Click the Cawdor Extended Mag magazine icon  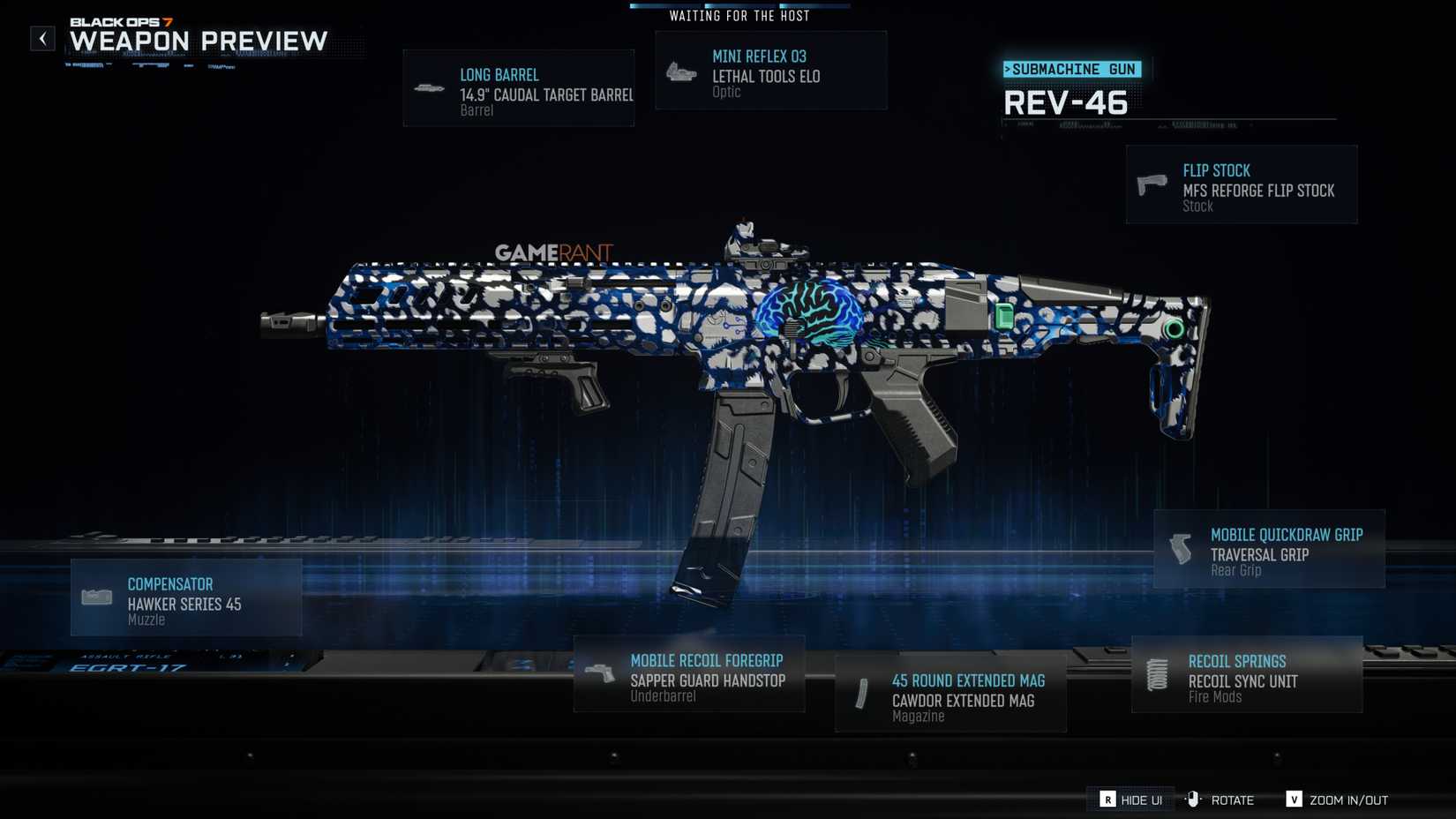tap(862, 695)
